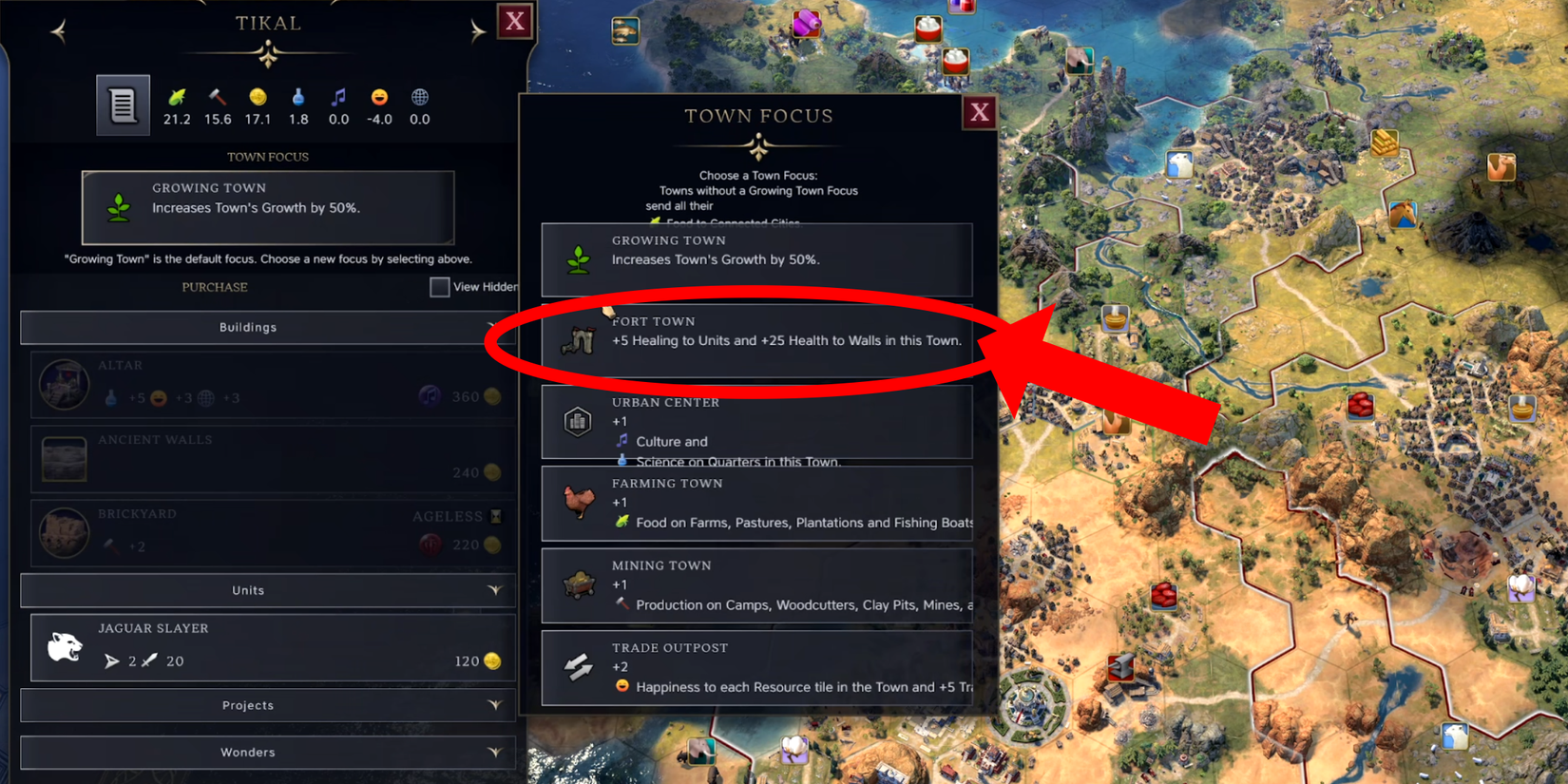Open the science flask yield icon
Screen dimensions: 1568x784
point(298,98)
